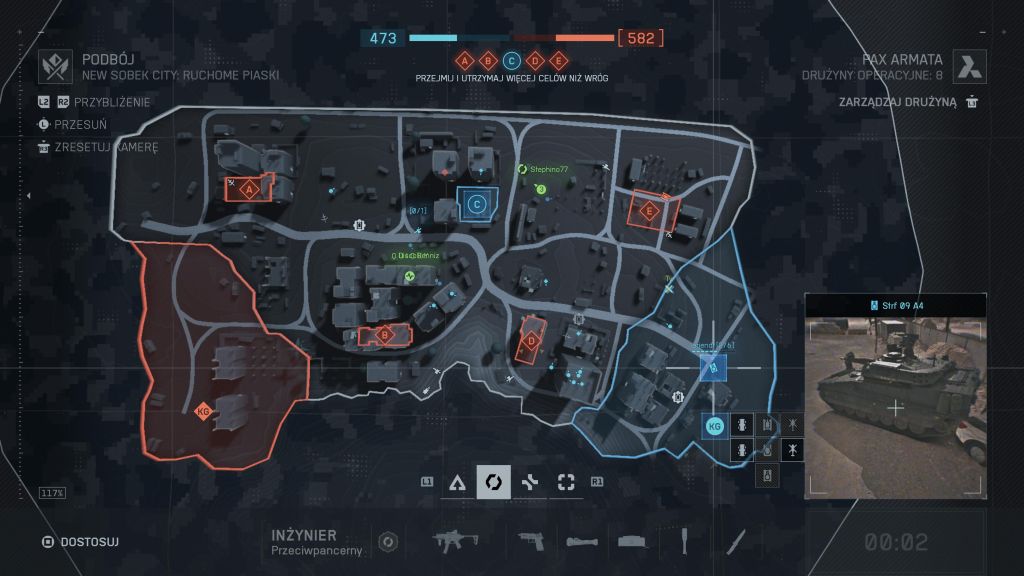Choose the Recon class tab

coord(566,482)
